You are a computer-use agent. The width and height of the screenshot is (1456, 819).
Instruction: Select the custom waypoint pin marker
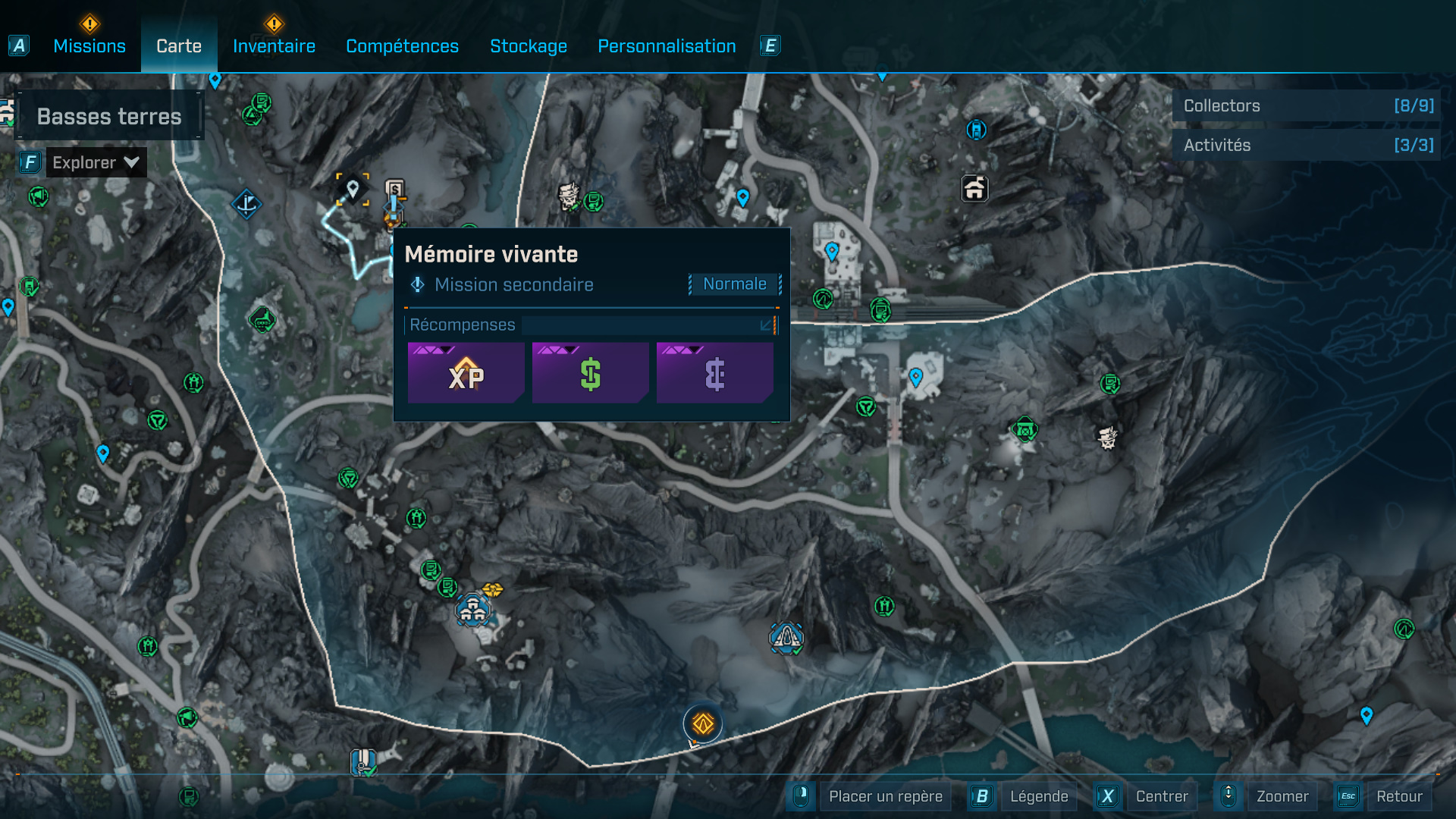[353, 189]
